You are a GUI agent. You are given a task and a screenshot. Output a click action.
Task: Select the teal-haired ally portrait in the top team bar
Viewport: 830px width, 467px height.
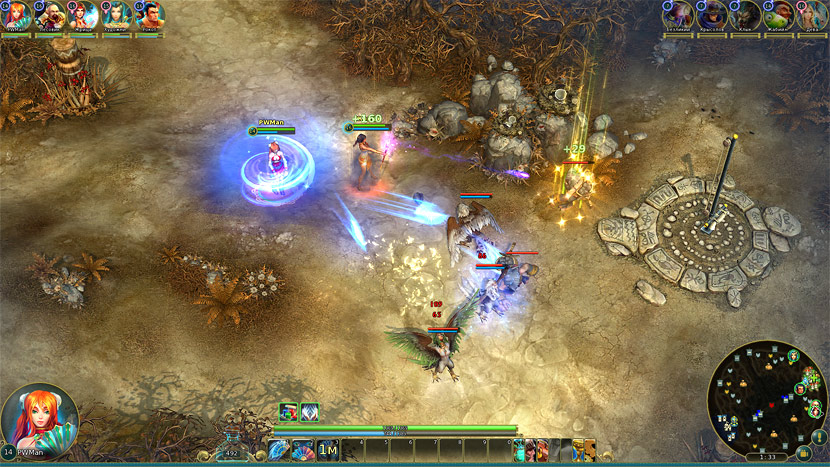click(117, 15)
